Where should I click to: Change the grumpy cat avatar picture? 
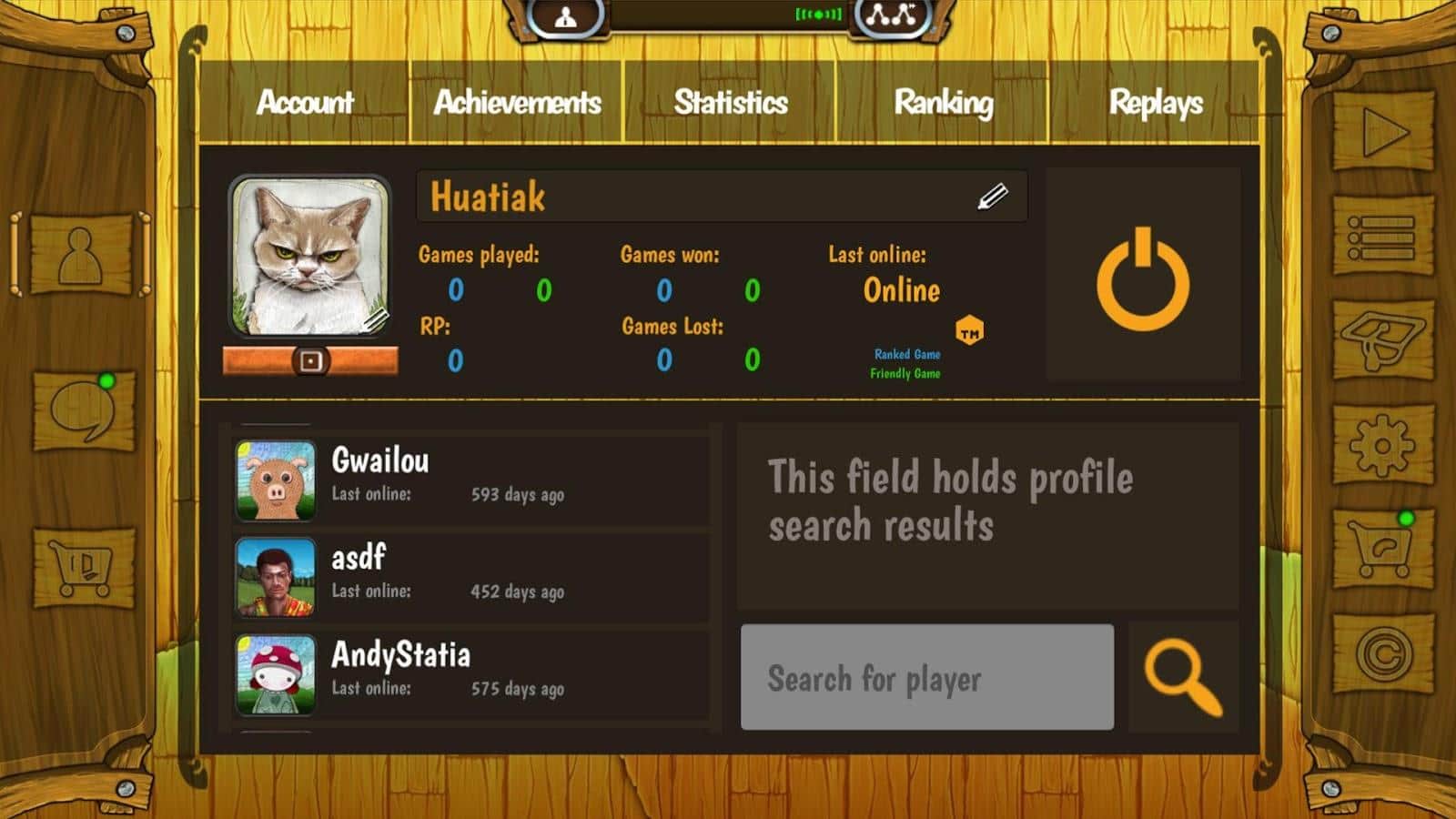click(x=309, y=257)
